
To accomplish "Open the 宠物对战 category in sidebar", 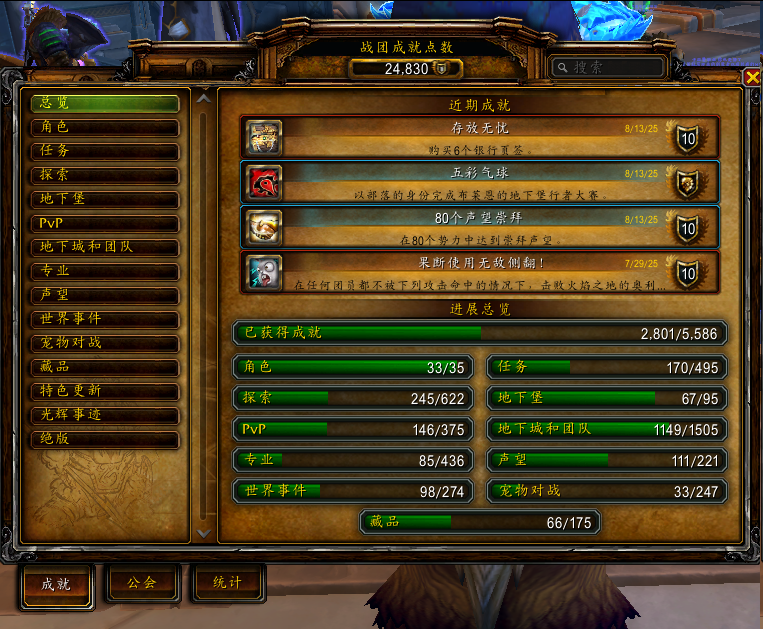I will click(x=104, y=343).
